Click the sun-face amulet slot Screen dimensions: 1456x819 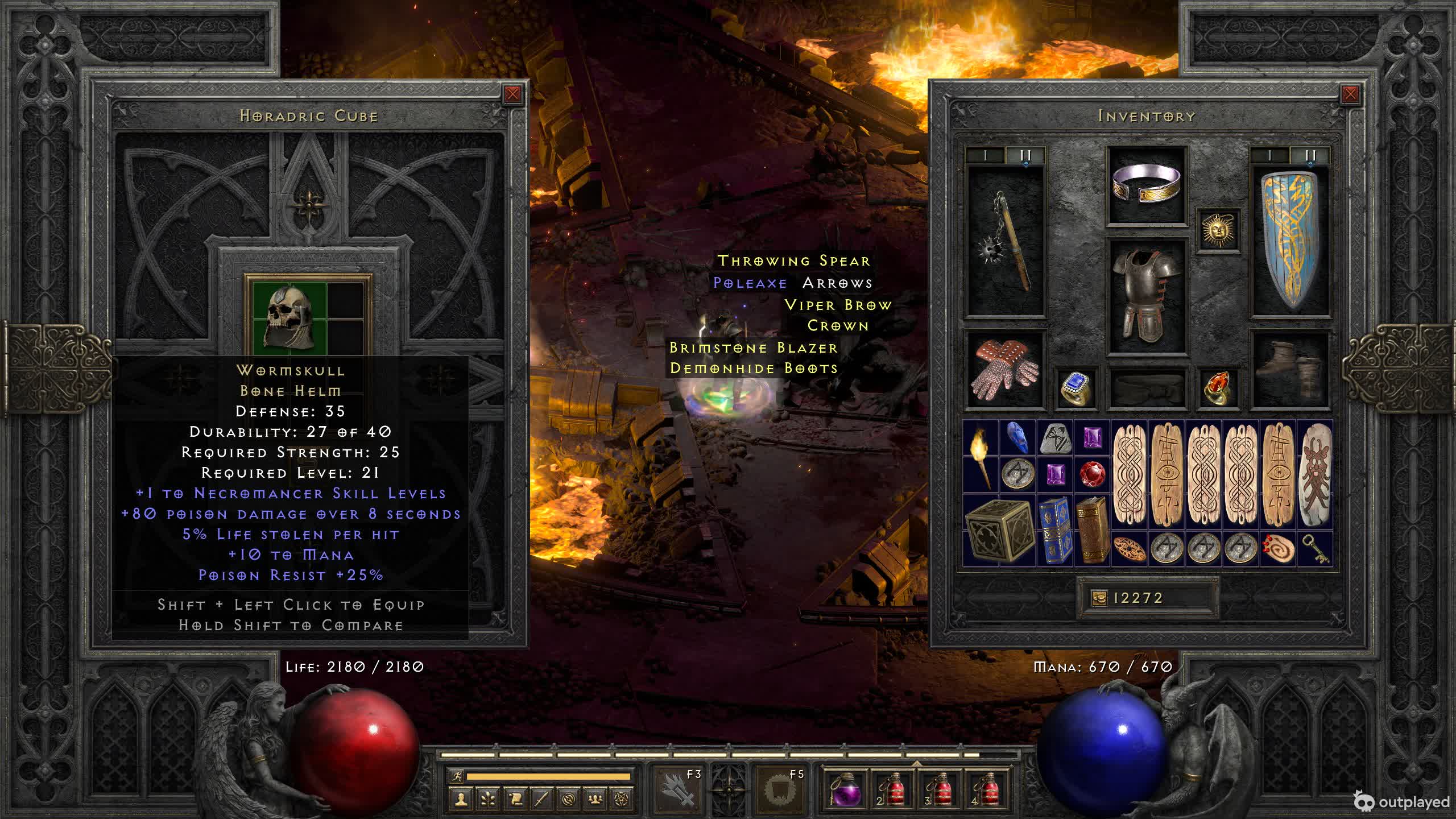click(x=1218, y=230)
